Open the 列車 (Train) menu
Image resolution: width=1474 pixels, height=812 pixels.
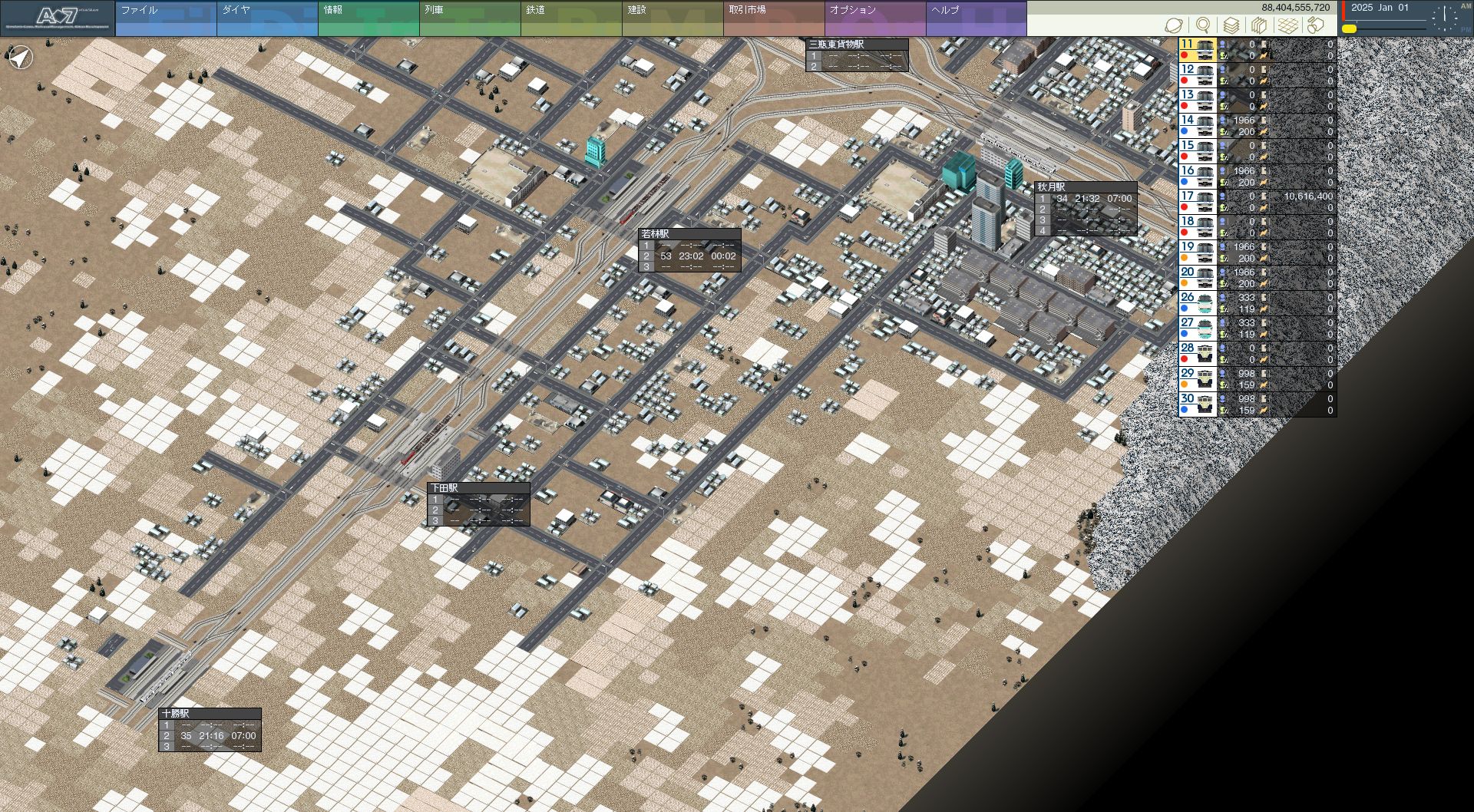click(x=469, y=18)
